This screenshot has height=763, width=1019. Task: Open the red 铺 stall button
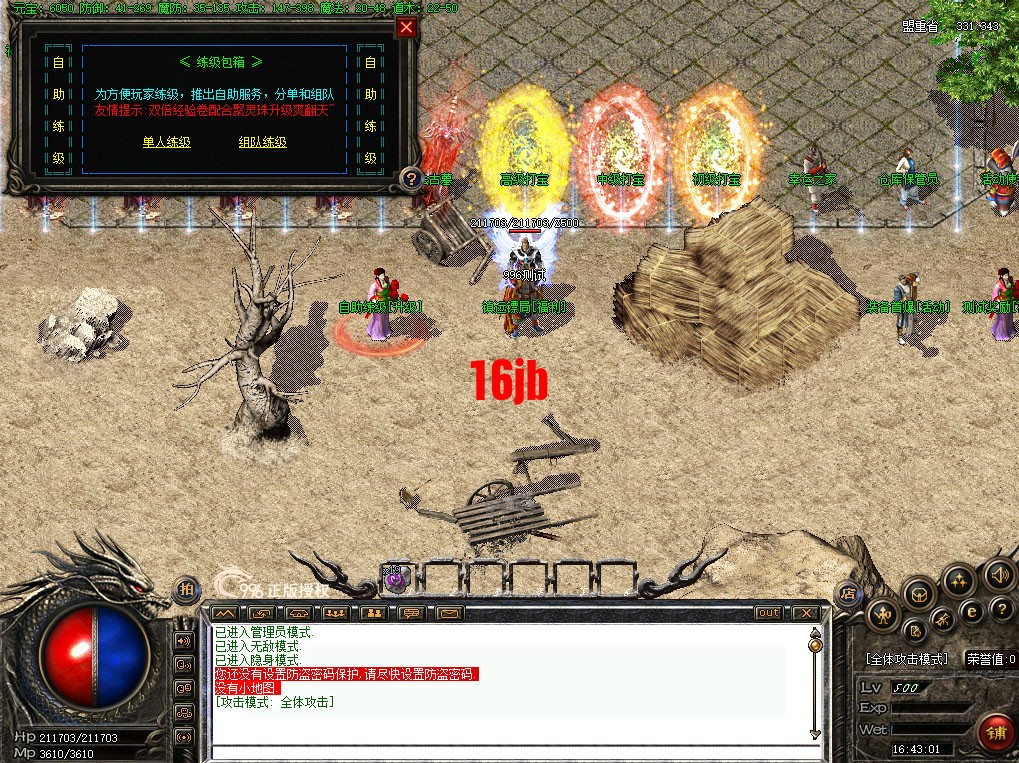click(x=994, y=730)
